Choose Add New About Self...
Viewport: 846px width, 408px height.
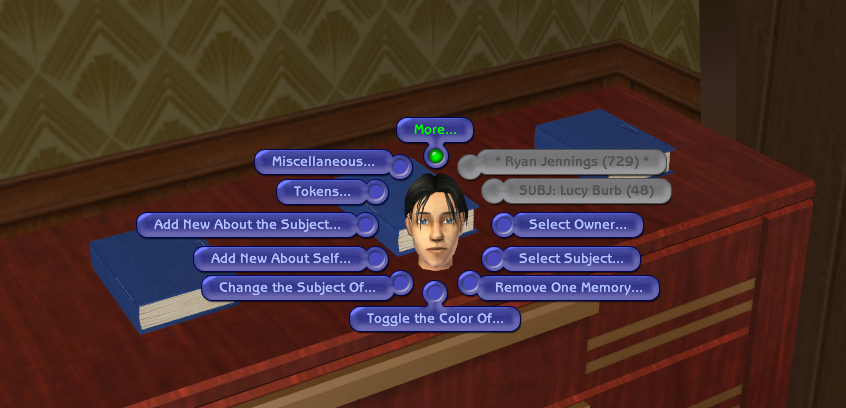(x=280, y=258)
